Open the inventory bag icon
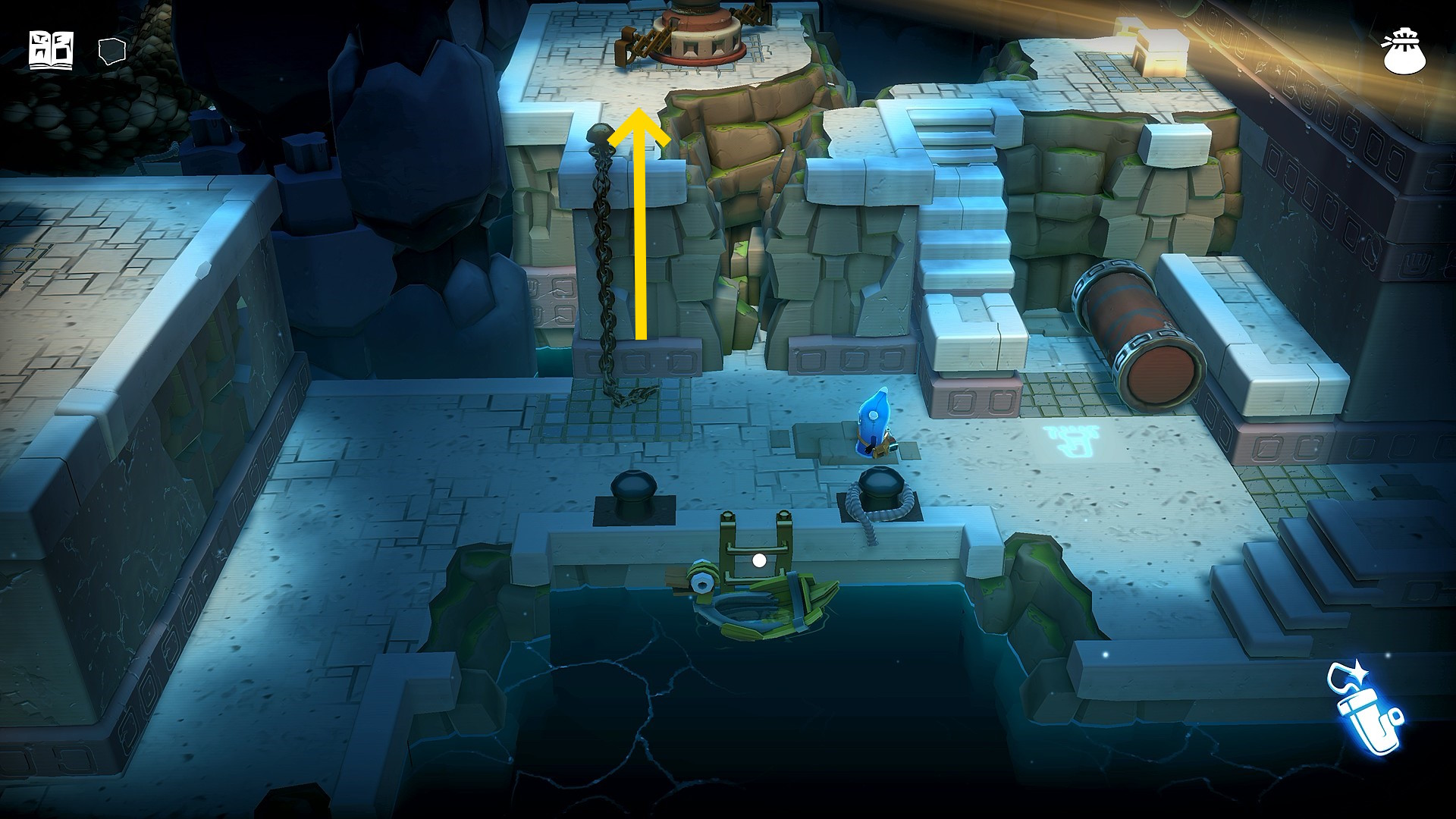 [x=1404, y=52]
